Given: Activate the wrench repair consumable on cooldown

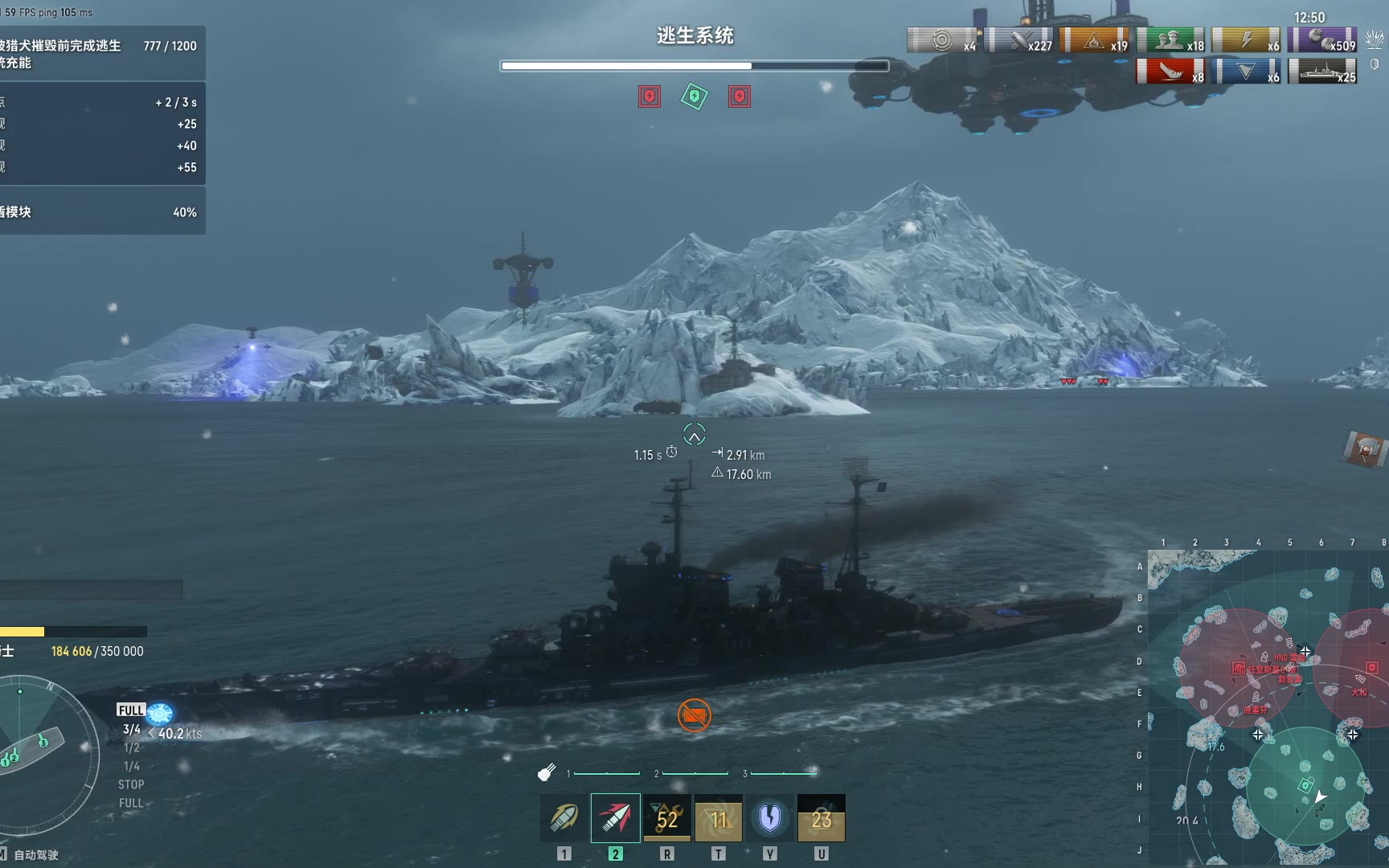Looking at the screenshot, I should (x=667, y=818).
